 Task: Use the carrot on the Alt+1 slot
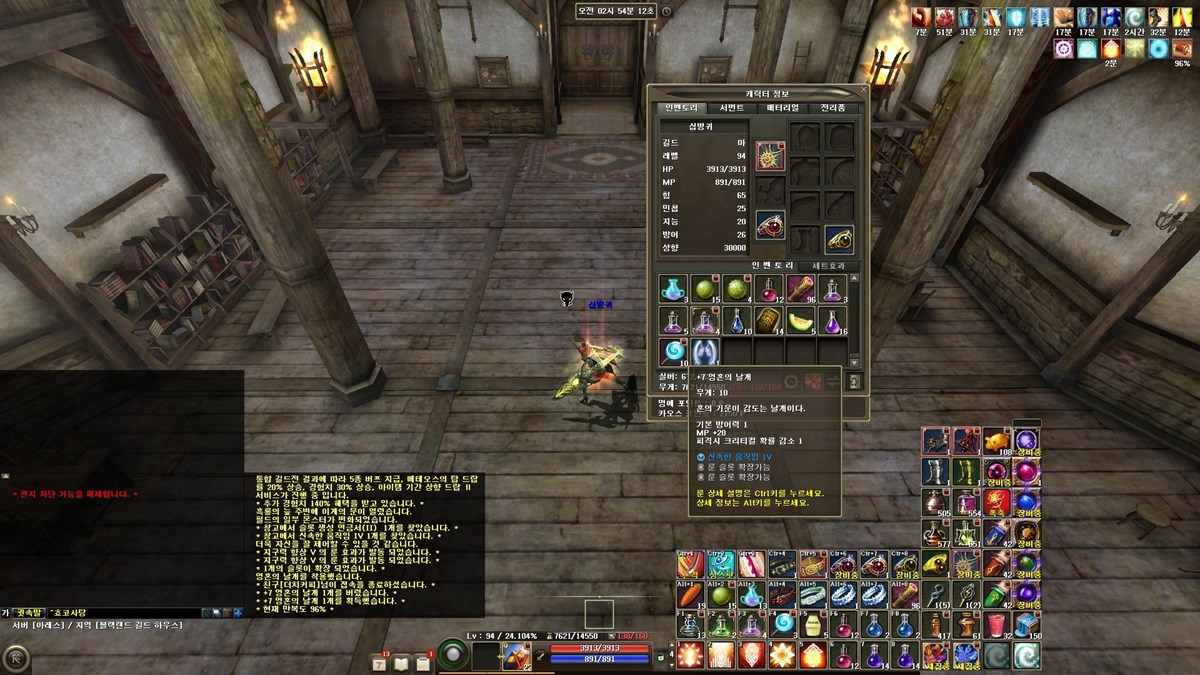pos(689,595)
